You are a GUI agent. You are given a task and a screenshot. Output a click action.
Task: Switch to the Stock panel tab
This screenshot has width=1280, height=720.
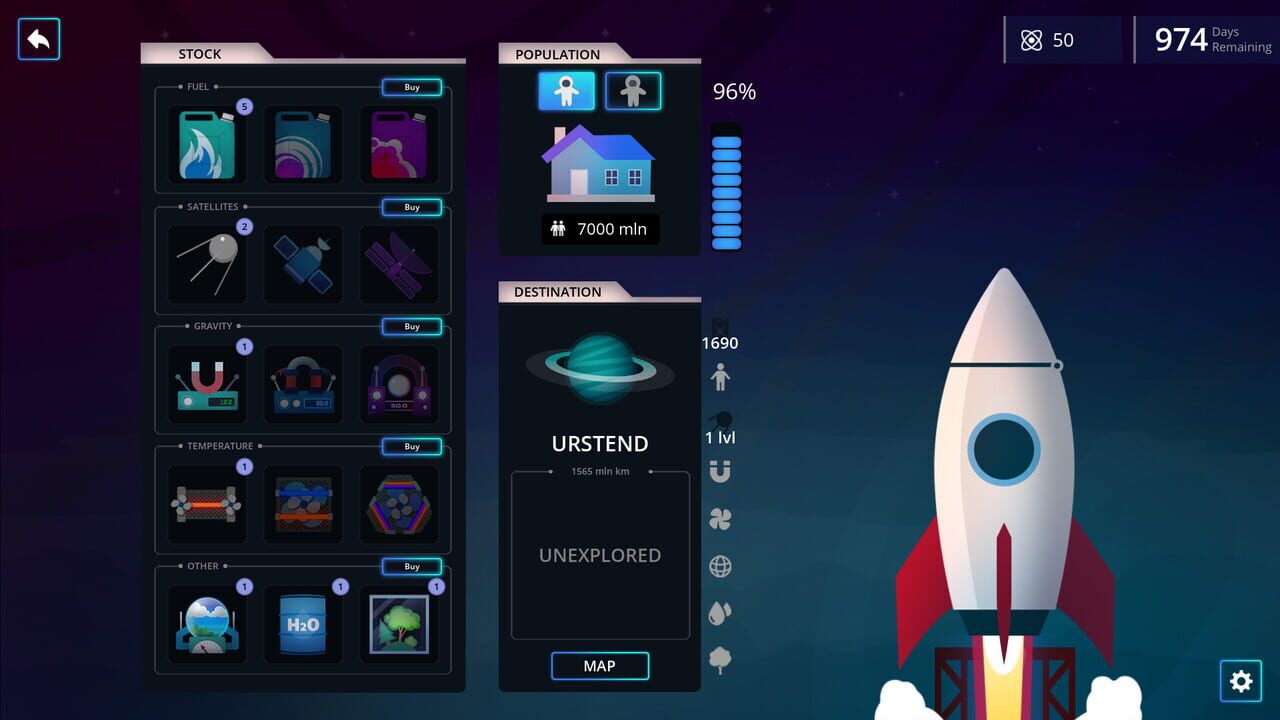tap(200, 54)
